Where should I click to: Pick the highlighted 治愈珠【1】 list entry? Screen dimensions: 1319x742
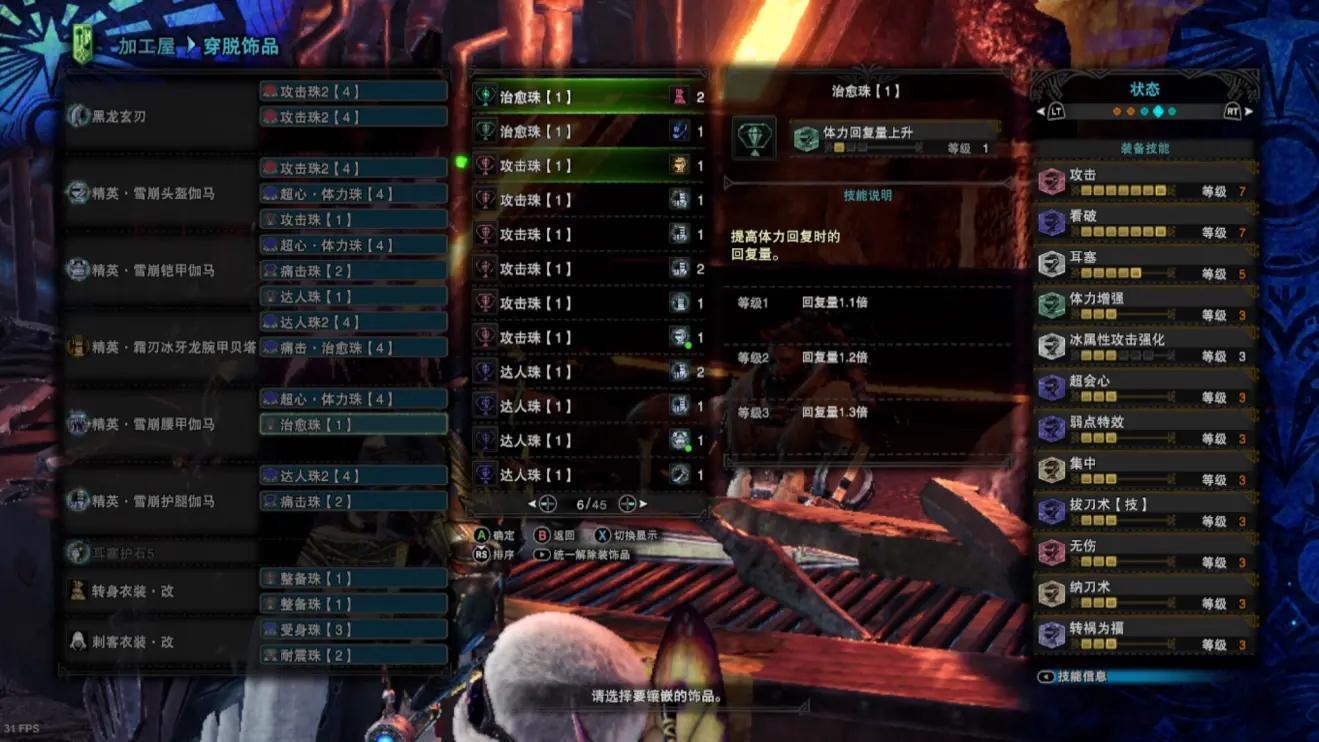coord(590,97)
